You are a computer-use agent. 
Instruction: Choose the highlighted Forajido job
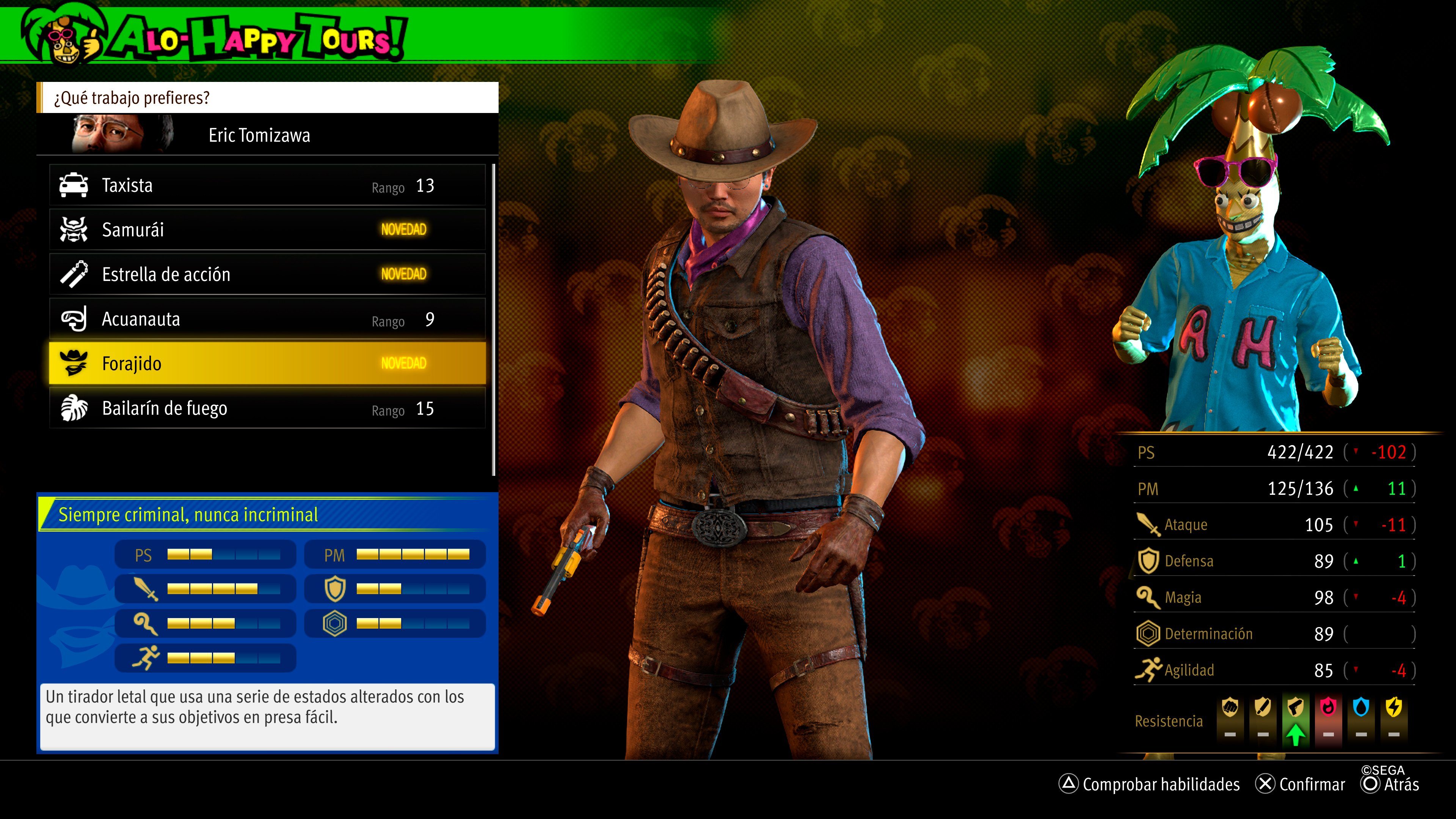[267, 363]
